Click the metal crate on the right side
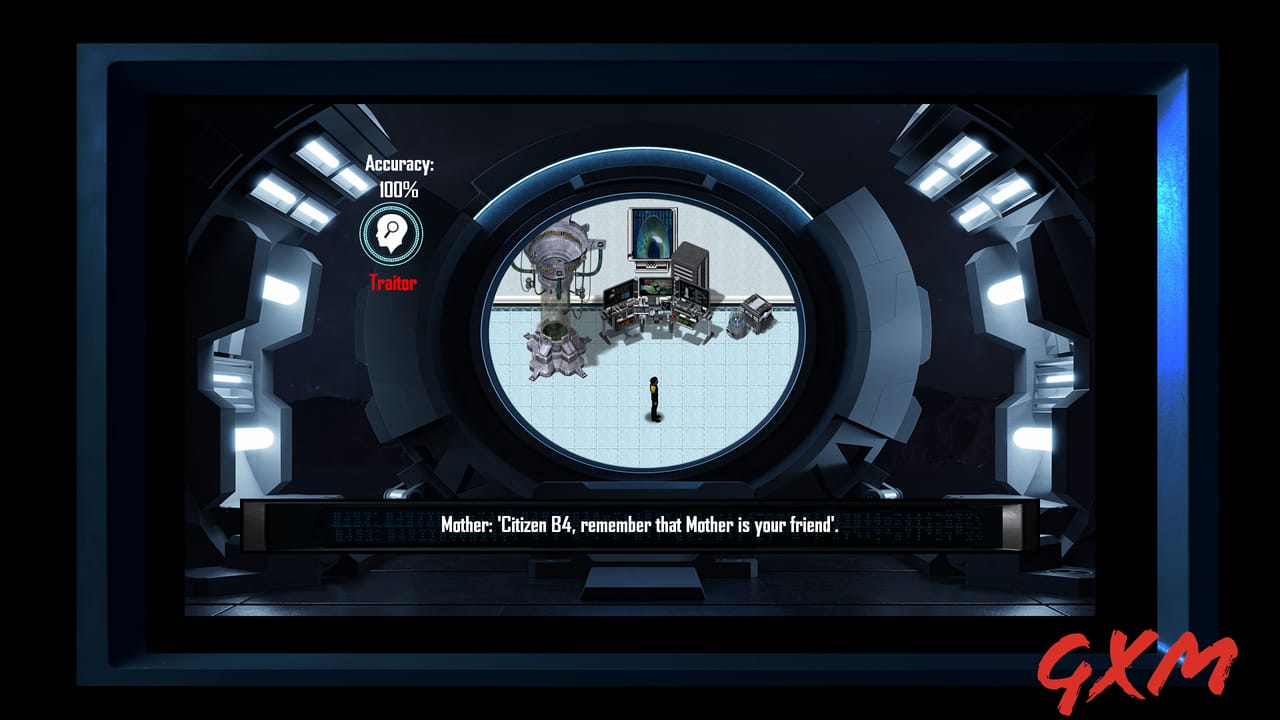This screenshot has height=720, width=1280. (756, 310)
